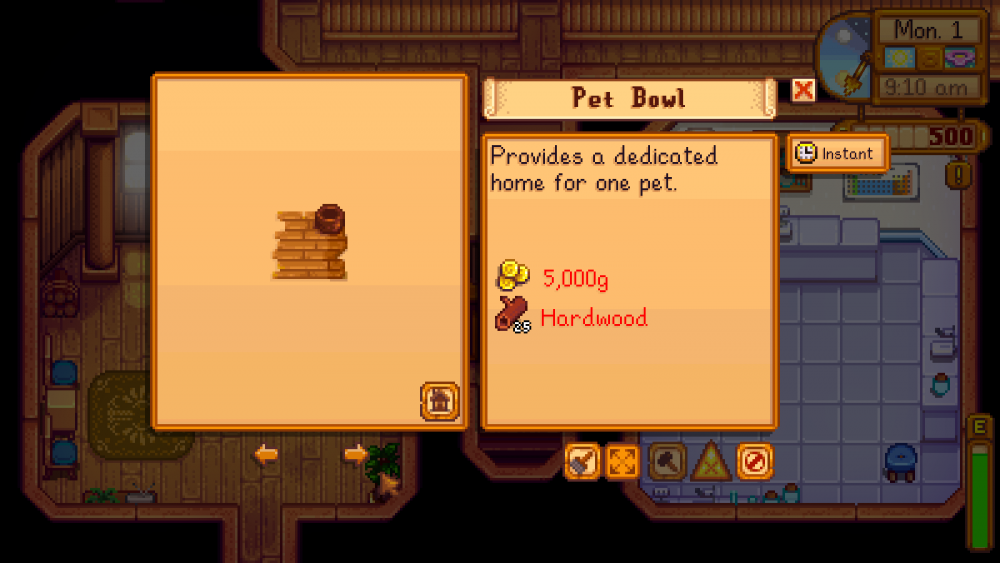Change the Pet Bowl appearance
Screen dimensions: 1000x563
(439, 400)
